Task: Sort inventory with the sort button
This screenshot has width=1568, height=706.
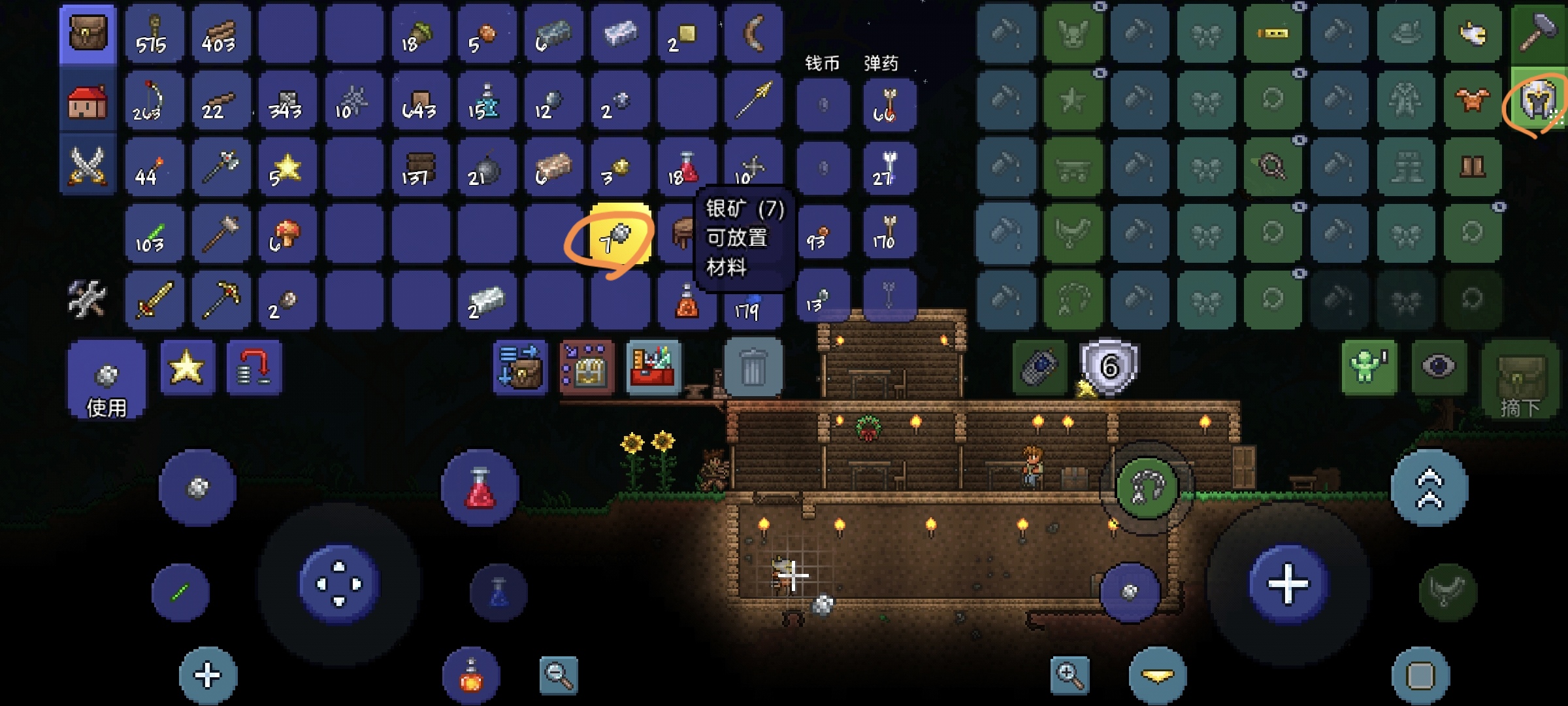Action: click(x=520, y=367)
